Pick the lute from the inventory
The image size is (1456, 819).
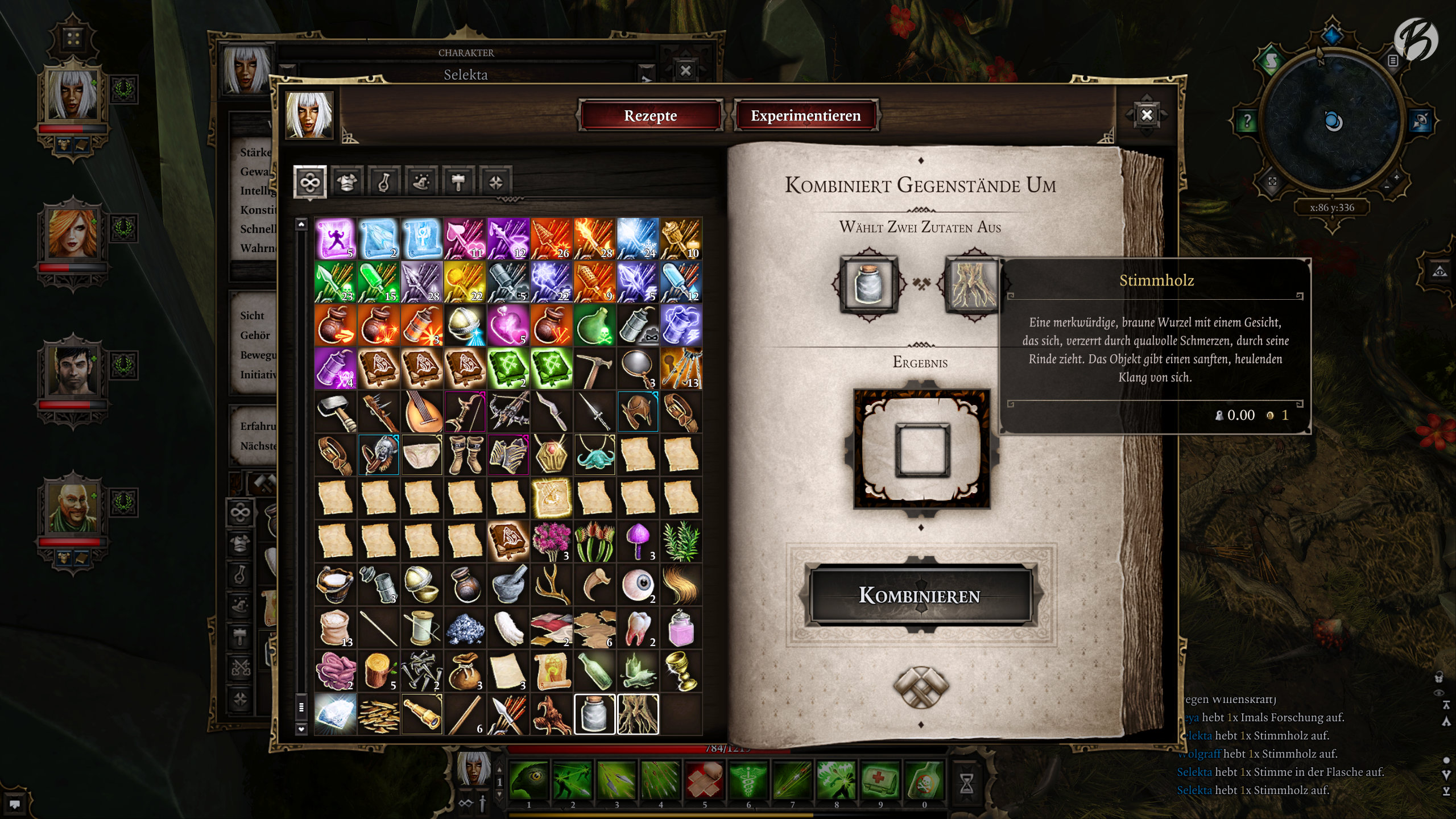point(422,412)
